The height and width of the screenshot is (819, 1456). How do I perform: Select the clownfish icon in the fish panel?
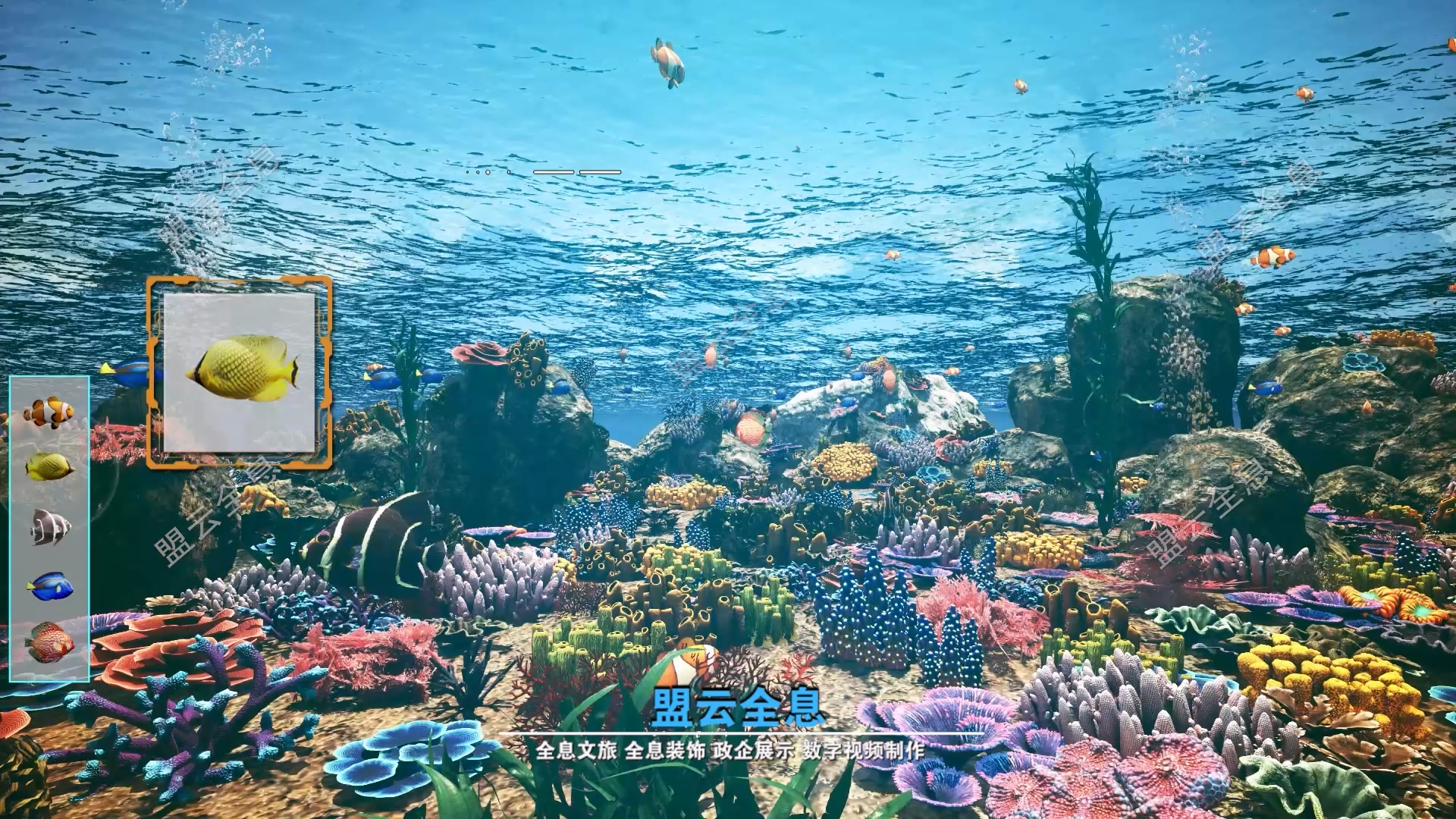pyautogui.click(x=49, y=413)
